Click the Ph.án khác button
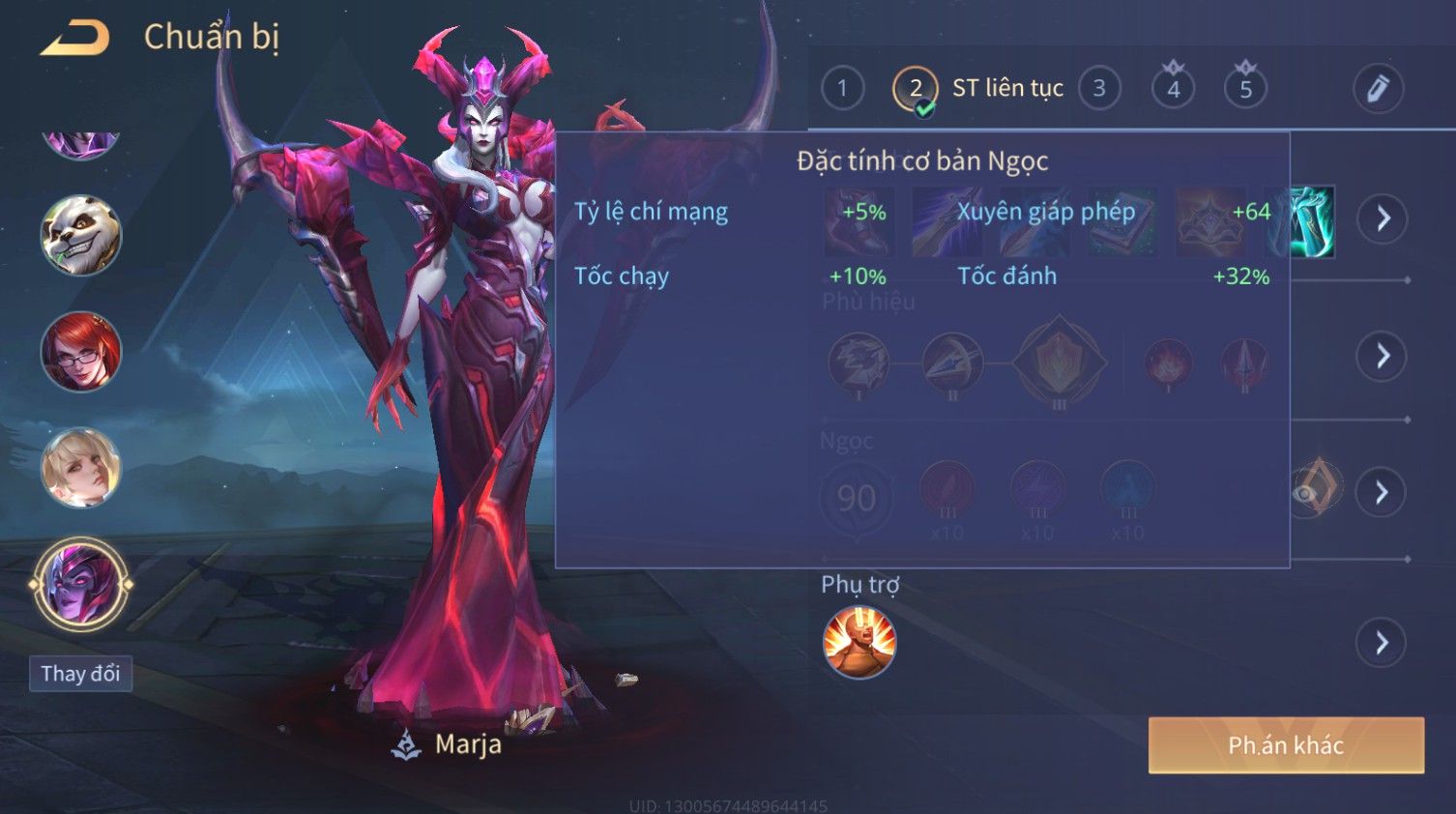 pos(1286,745)
